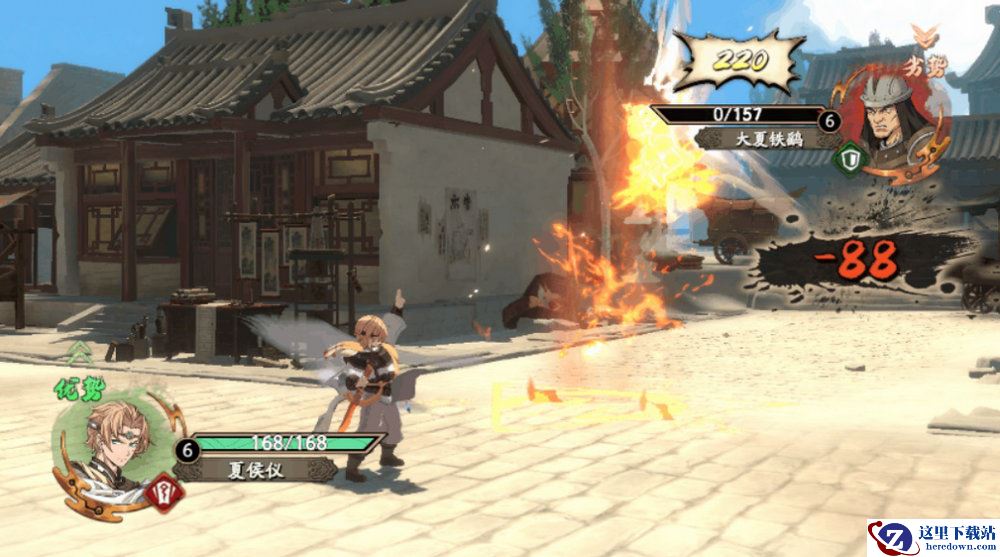
Task: Click the red emblem beside 夏侯仪's portrait
Action: tap(166, 489)
